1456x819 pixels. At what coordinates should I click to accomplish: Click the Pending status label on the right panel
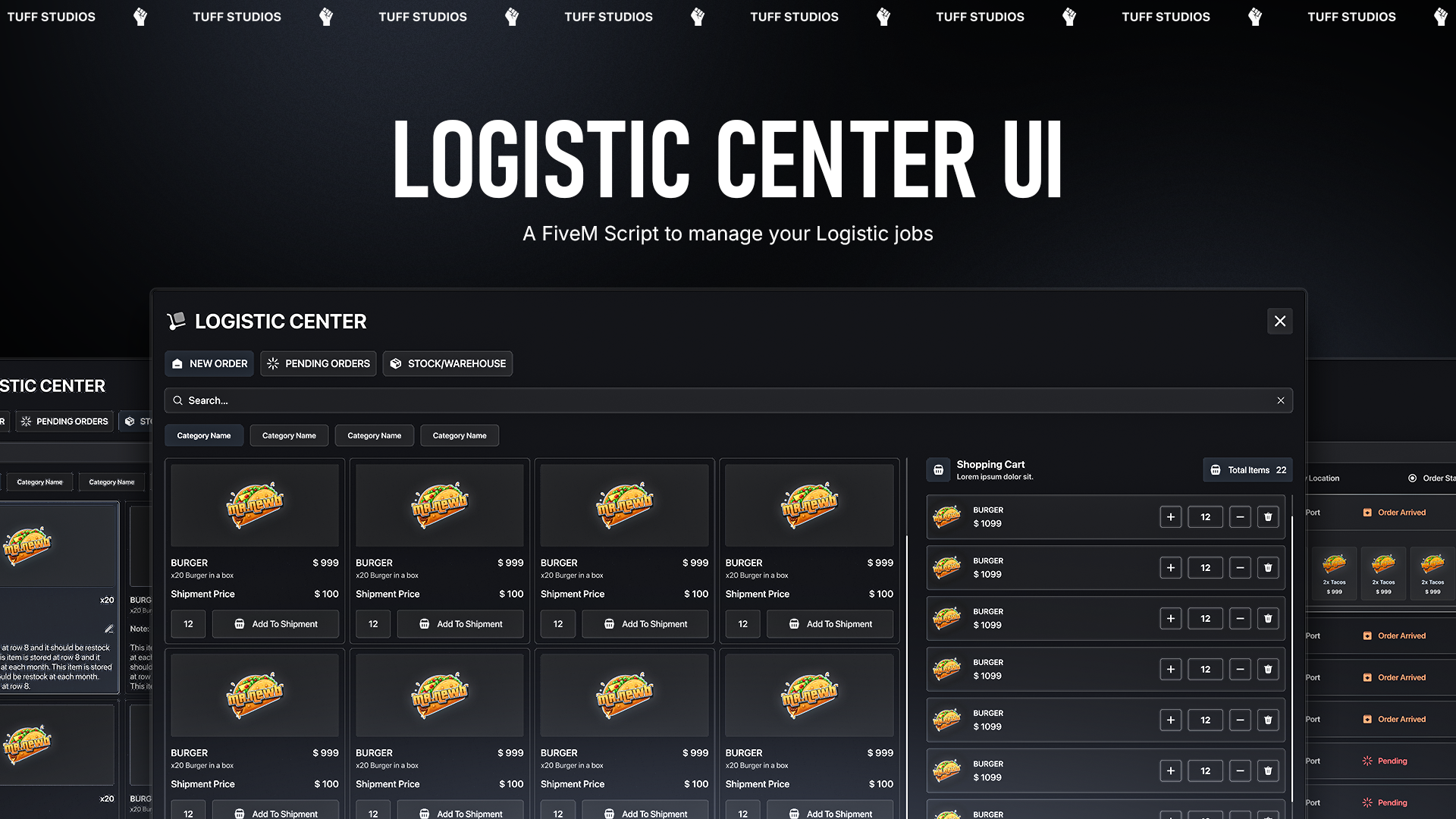pyautogui.click(x=1392, y=761)
